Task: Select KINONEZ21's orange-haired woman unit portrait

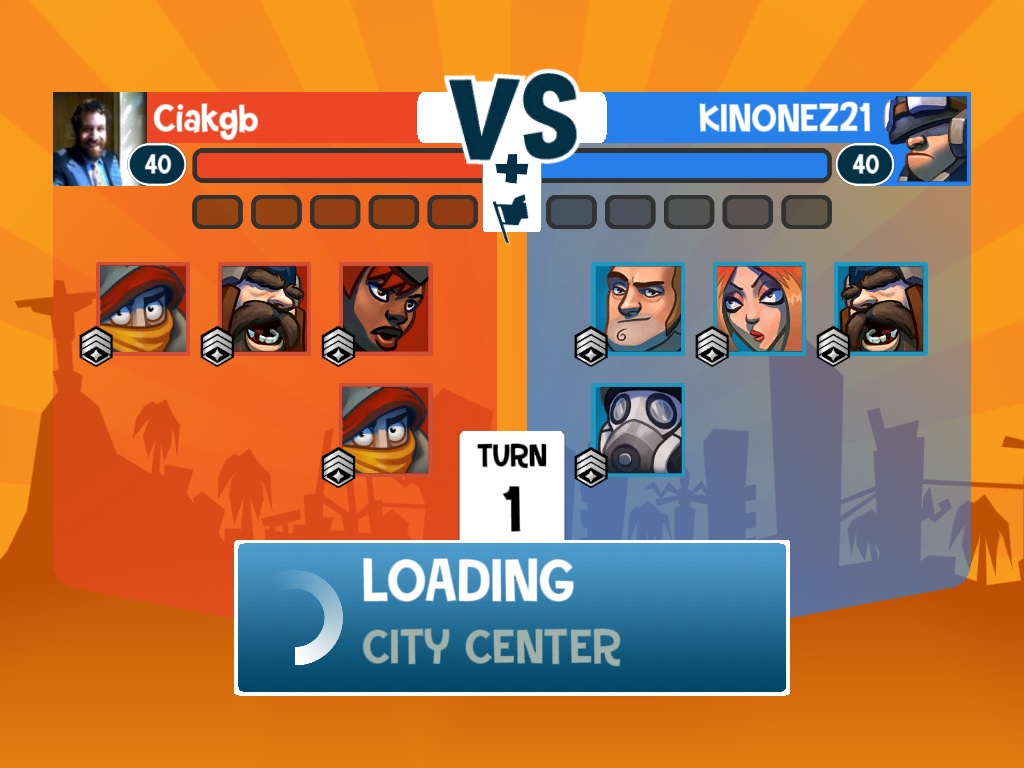Action: [x=759, y=309]
